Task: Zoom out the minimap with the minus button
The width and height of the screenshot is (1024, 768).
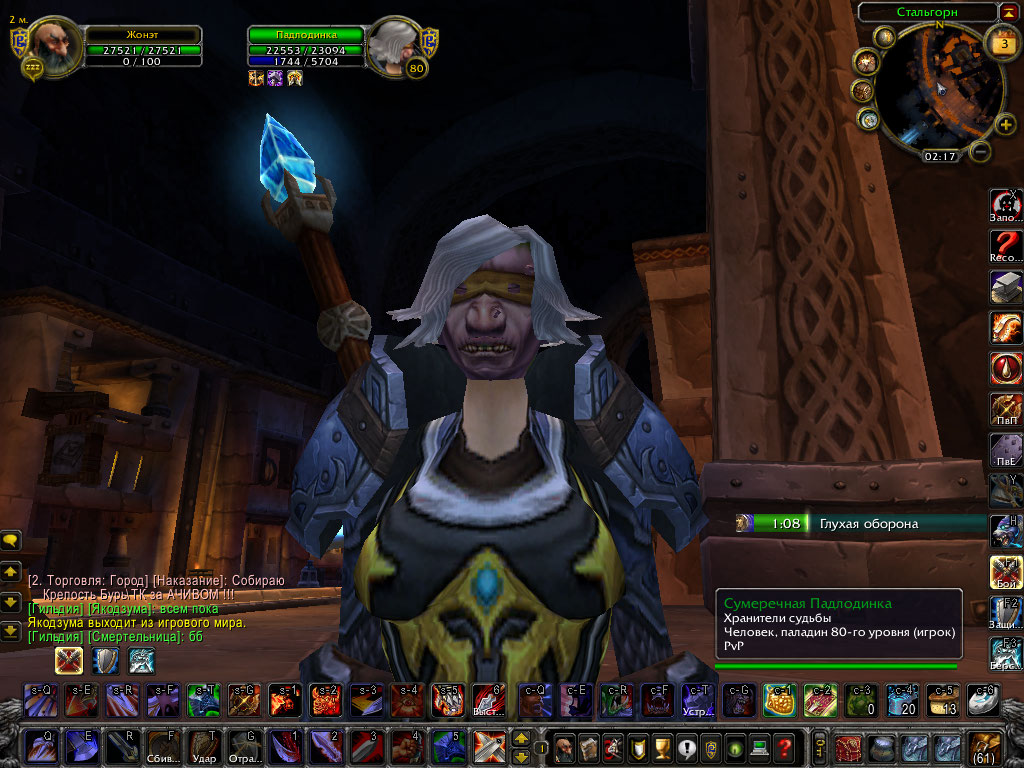Action: tap(981, 152)
